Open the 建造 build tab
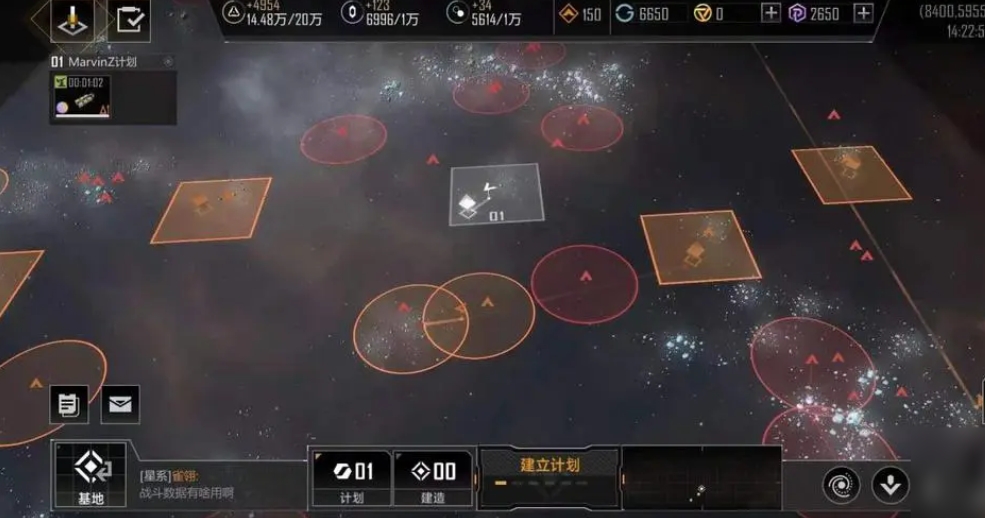The image size is (985, 518). [x=432, y=478]
